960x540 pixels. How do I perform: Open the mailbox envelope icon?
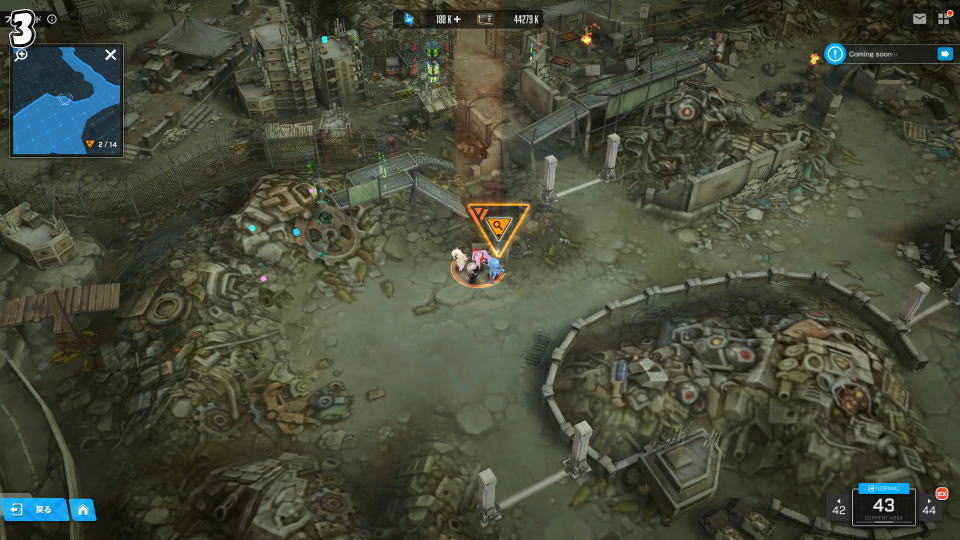[919, 19]
